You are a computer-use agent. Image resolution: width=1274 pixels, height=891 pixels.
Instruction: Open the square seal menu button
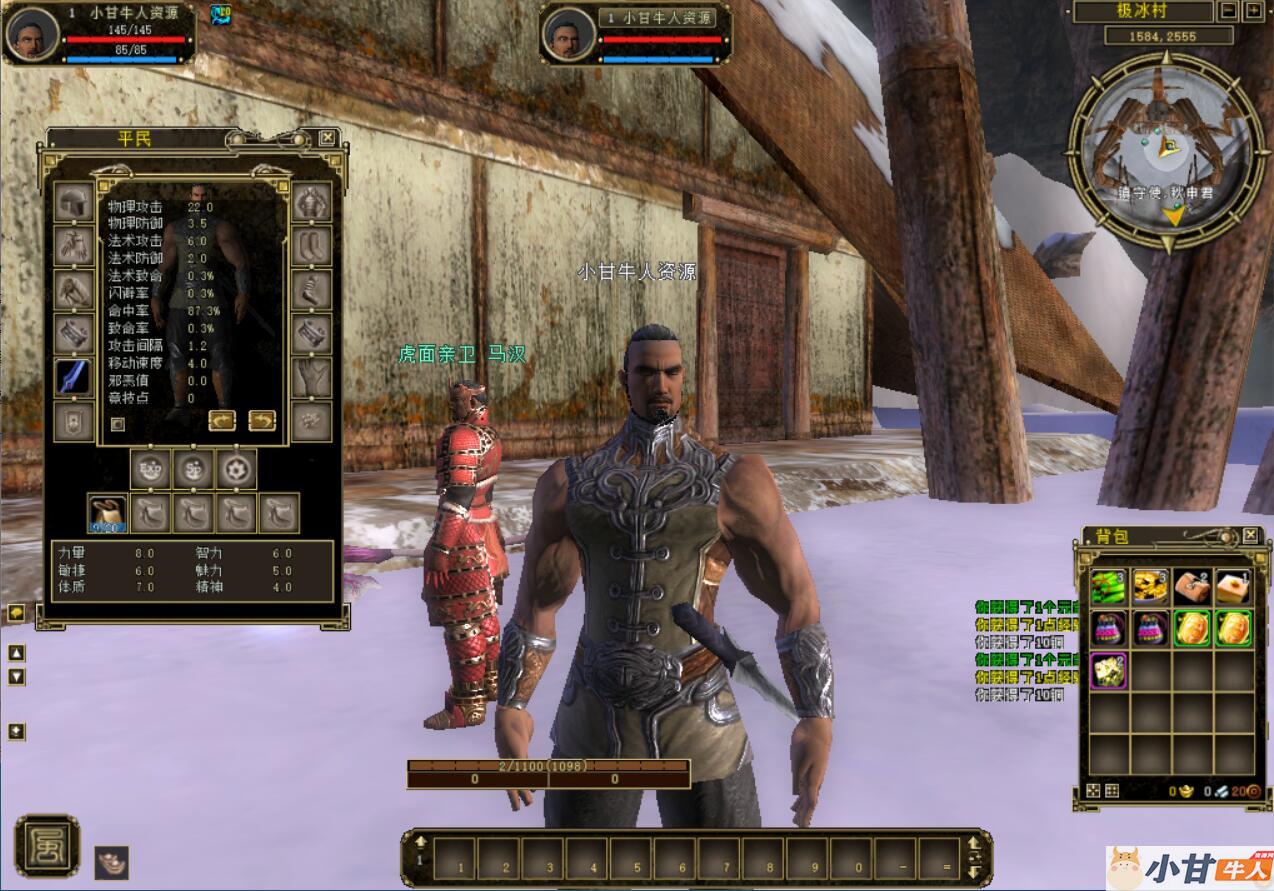click(46, 846)
